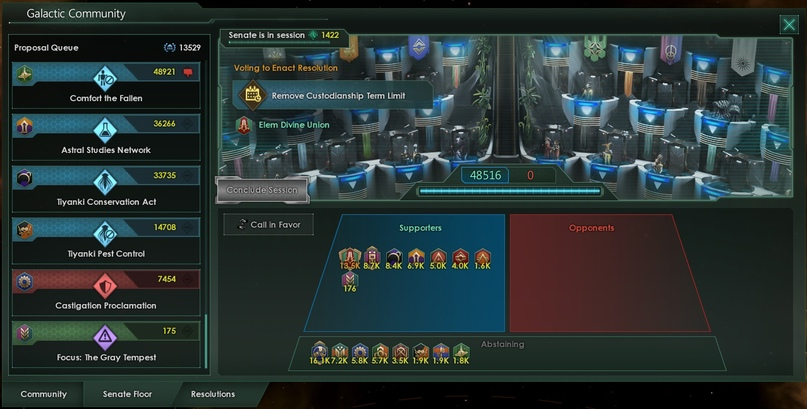Close the Galactic Community window
The height and width of the screenshot is (409, 807).
(789, 26)
